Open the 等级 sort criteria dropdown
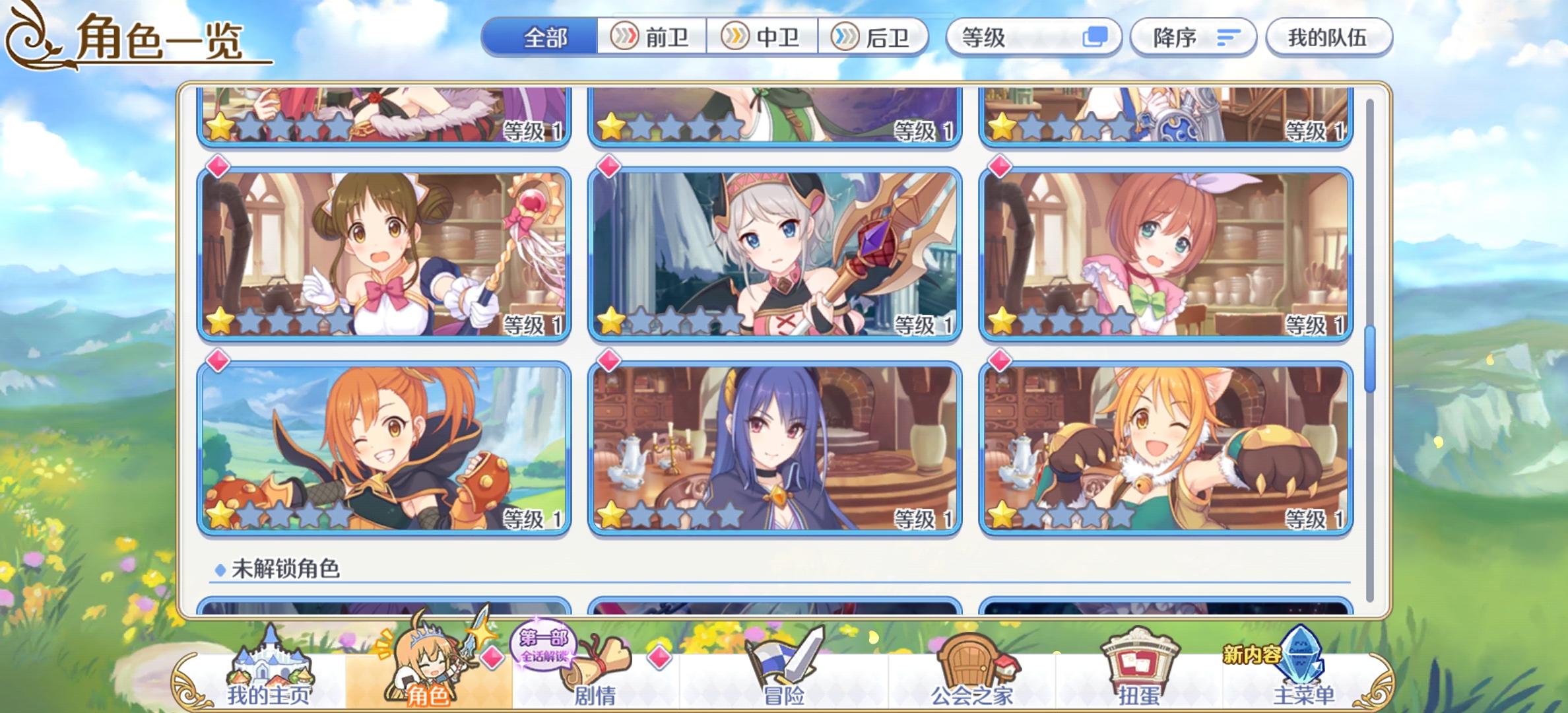The height and width of the screenshot is (713, 1568). pyautogui.click(x=1033, y=38)
